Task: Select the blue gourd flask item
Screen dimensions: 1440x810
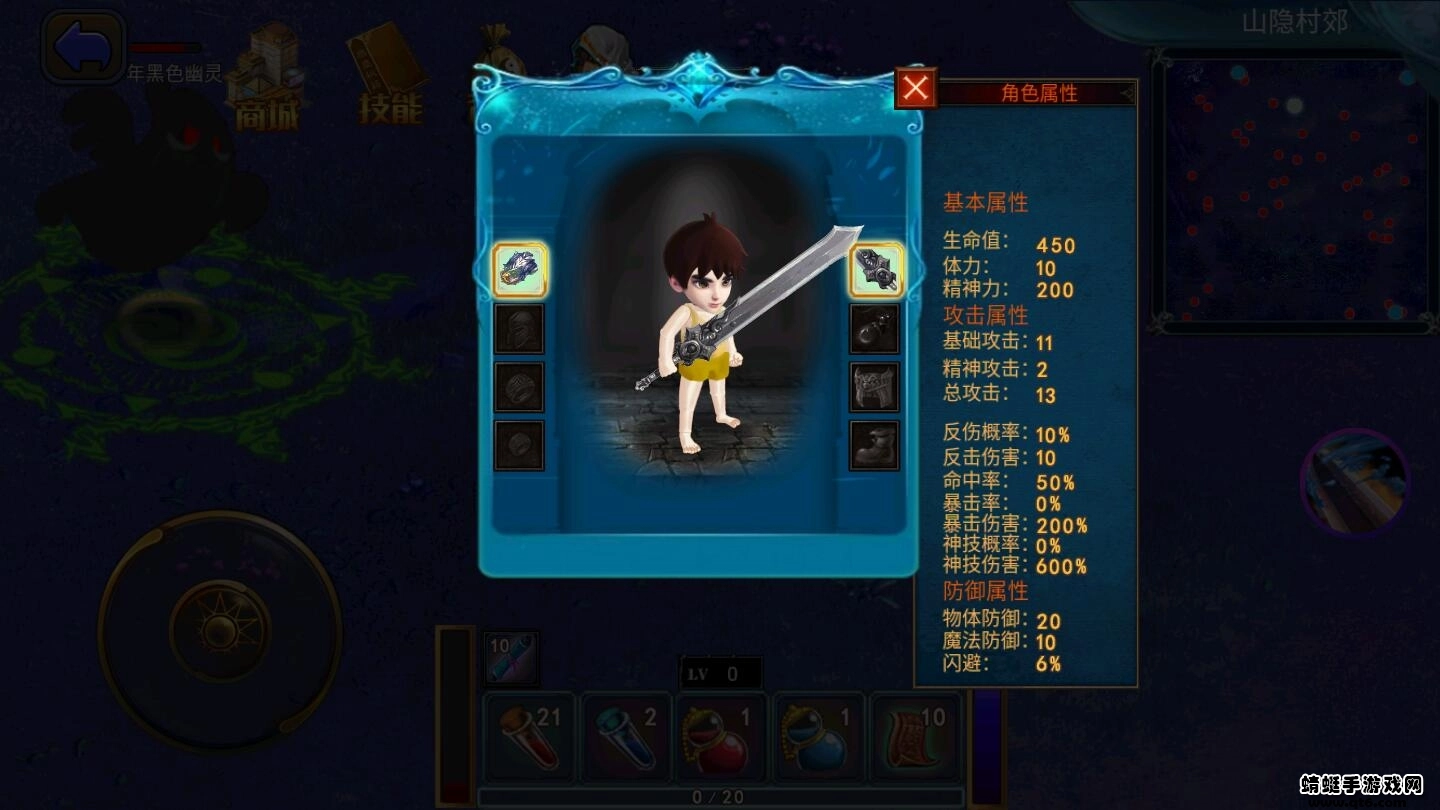Action: tap(816, 738)
